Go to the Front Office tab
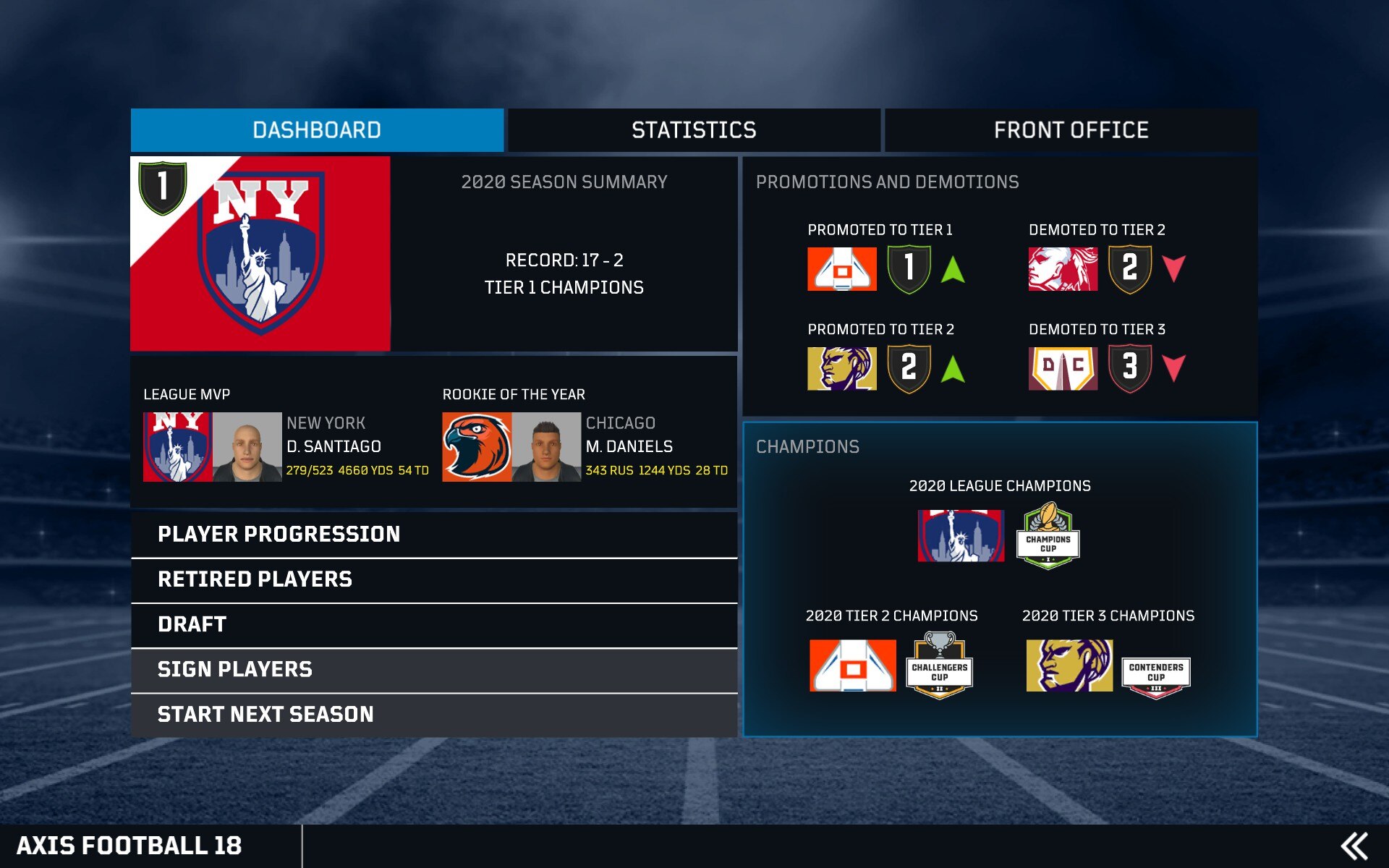Viewport: 1389px width, 868px height. tap(1071, 130)
